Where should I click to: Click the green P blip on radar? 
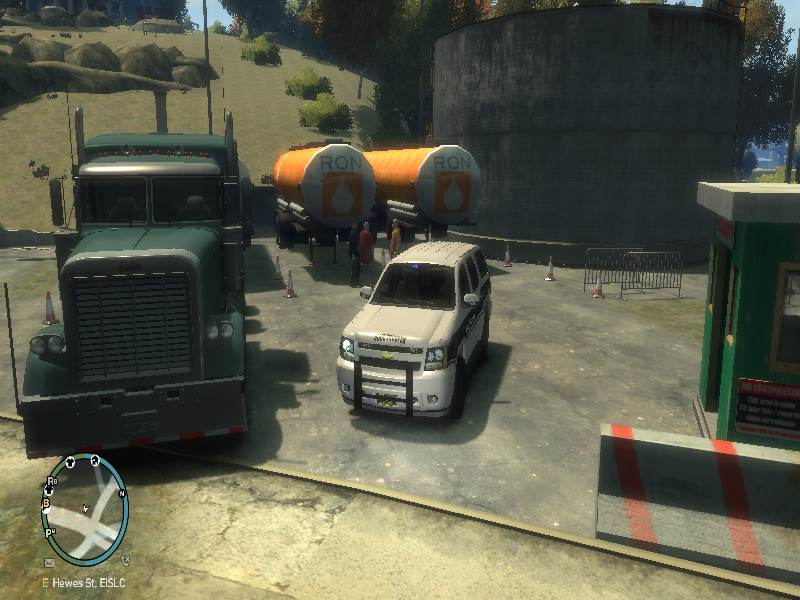coord(48,535)
